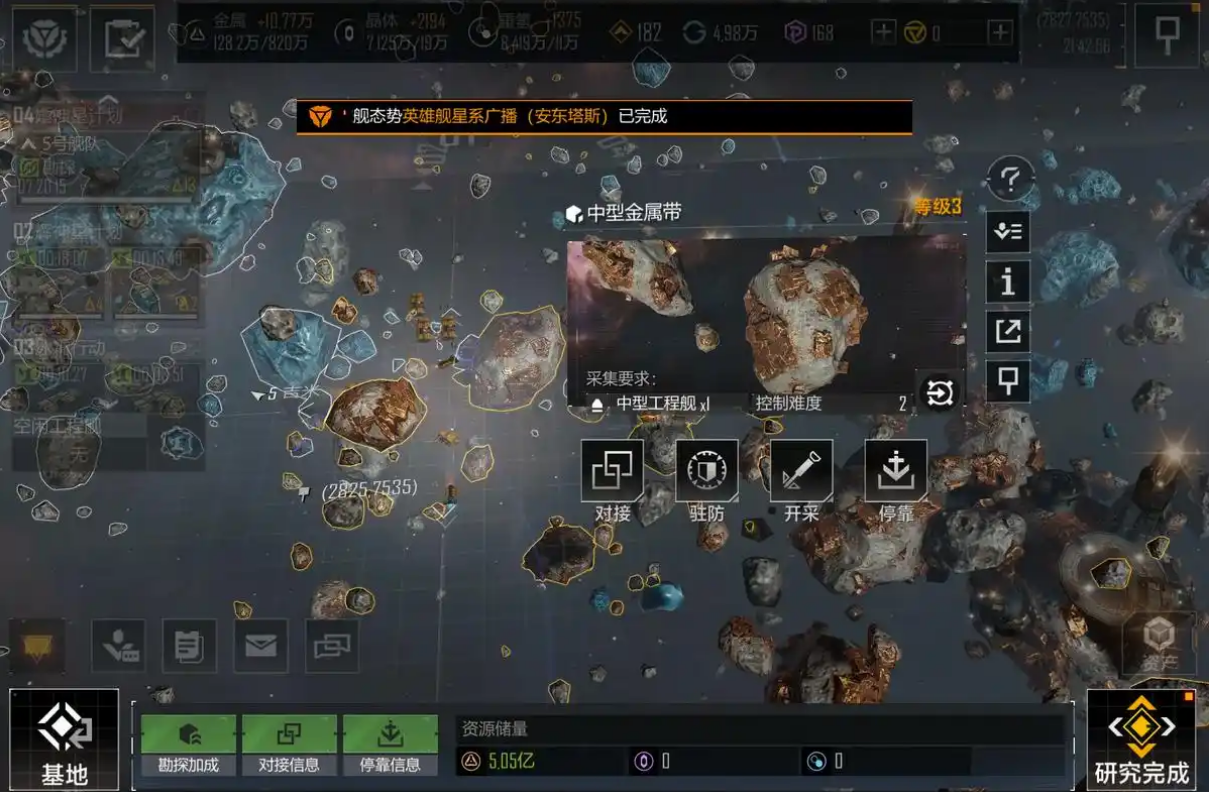Open the info 'i' icon

(1008, 282)
